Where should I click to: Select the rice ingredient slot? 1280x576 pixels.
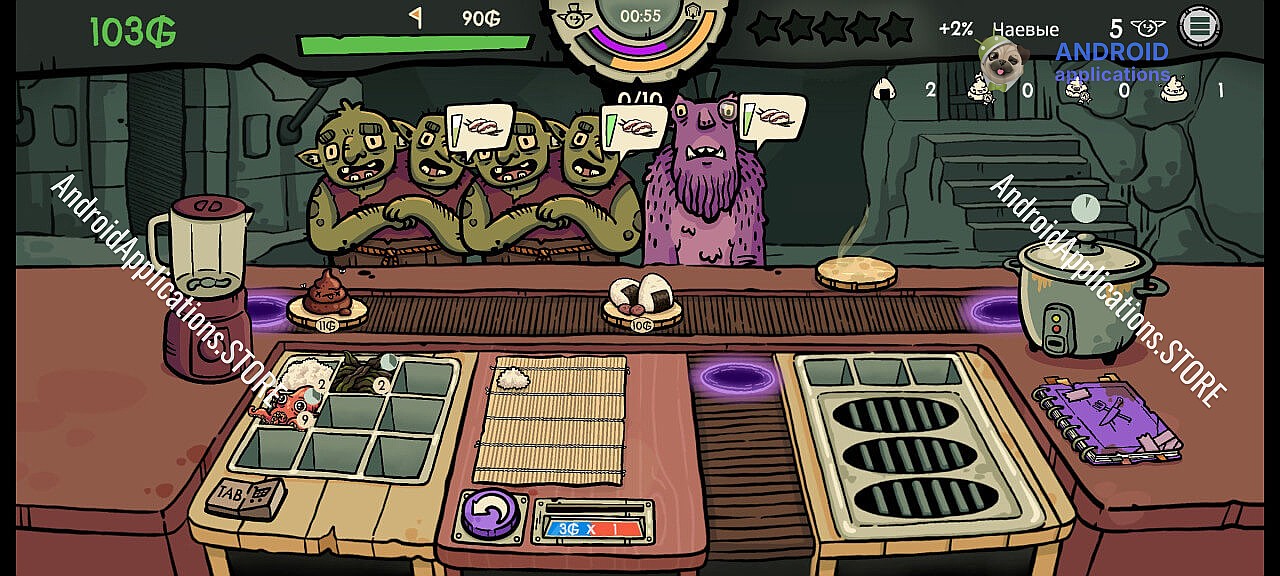tap(298, 377)
